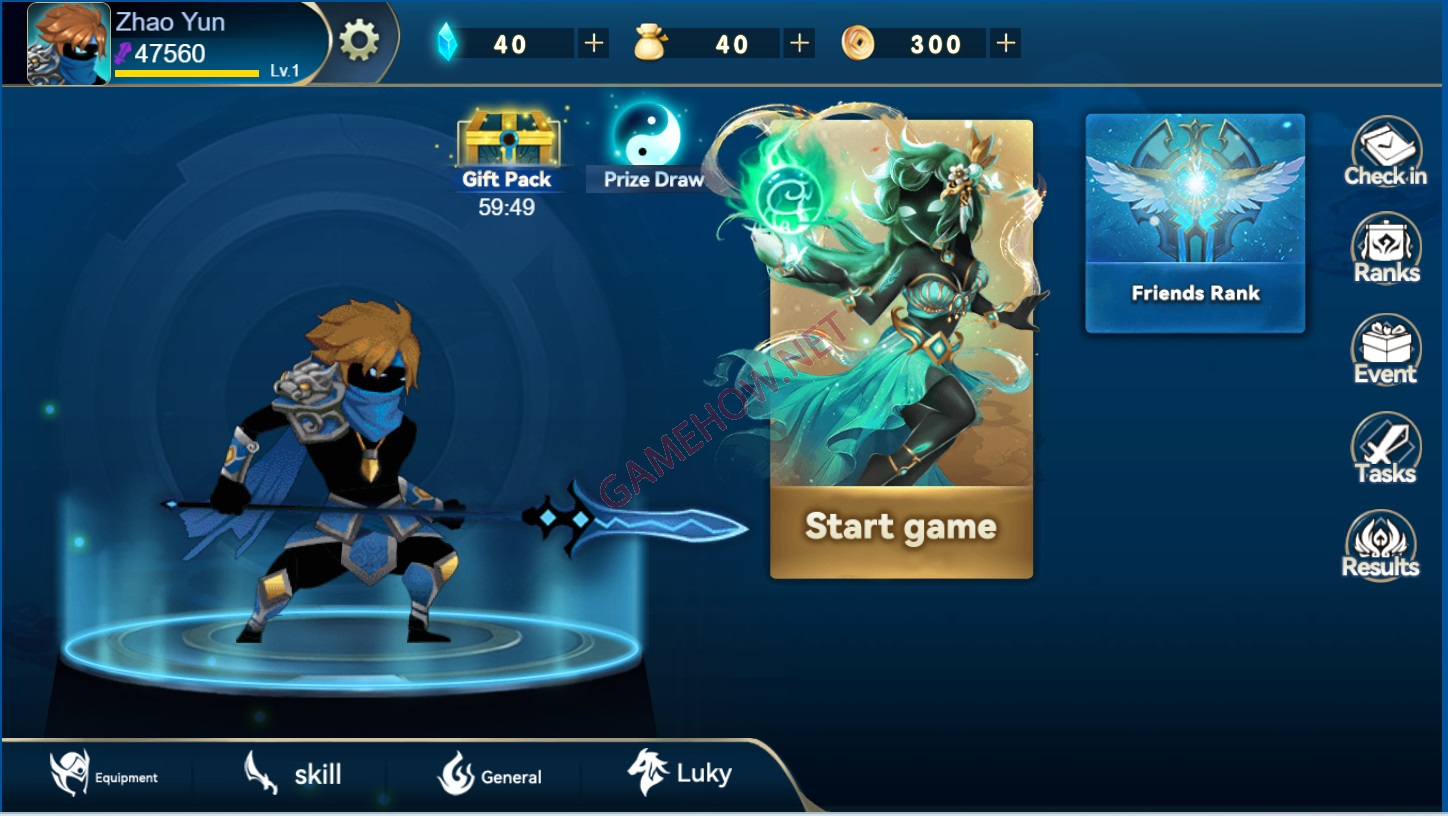Open the Ranks leaderboard
1448x816 pixels.
coord(1384,250)
